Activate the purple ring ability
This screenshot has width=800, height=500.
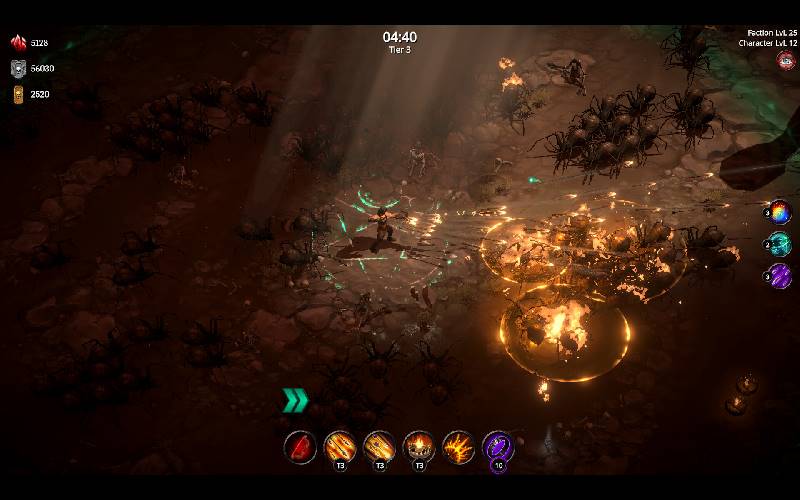pos(498,446)
